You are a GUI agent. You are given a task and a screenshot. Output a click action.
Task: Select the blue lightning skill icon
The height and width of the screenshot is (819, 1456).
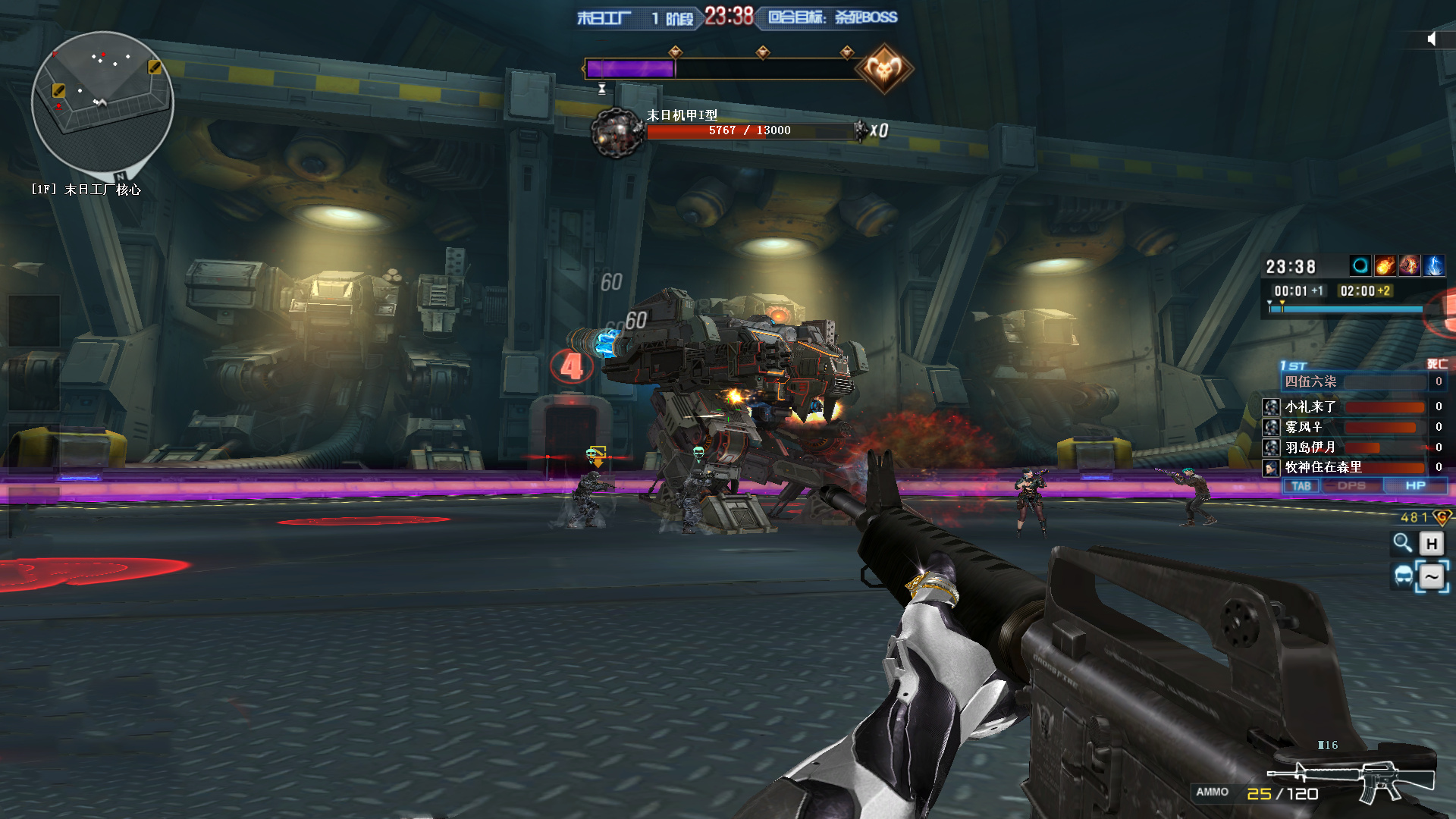point(1433,265)
